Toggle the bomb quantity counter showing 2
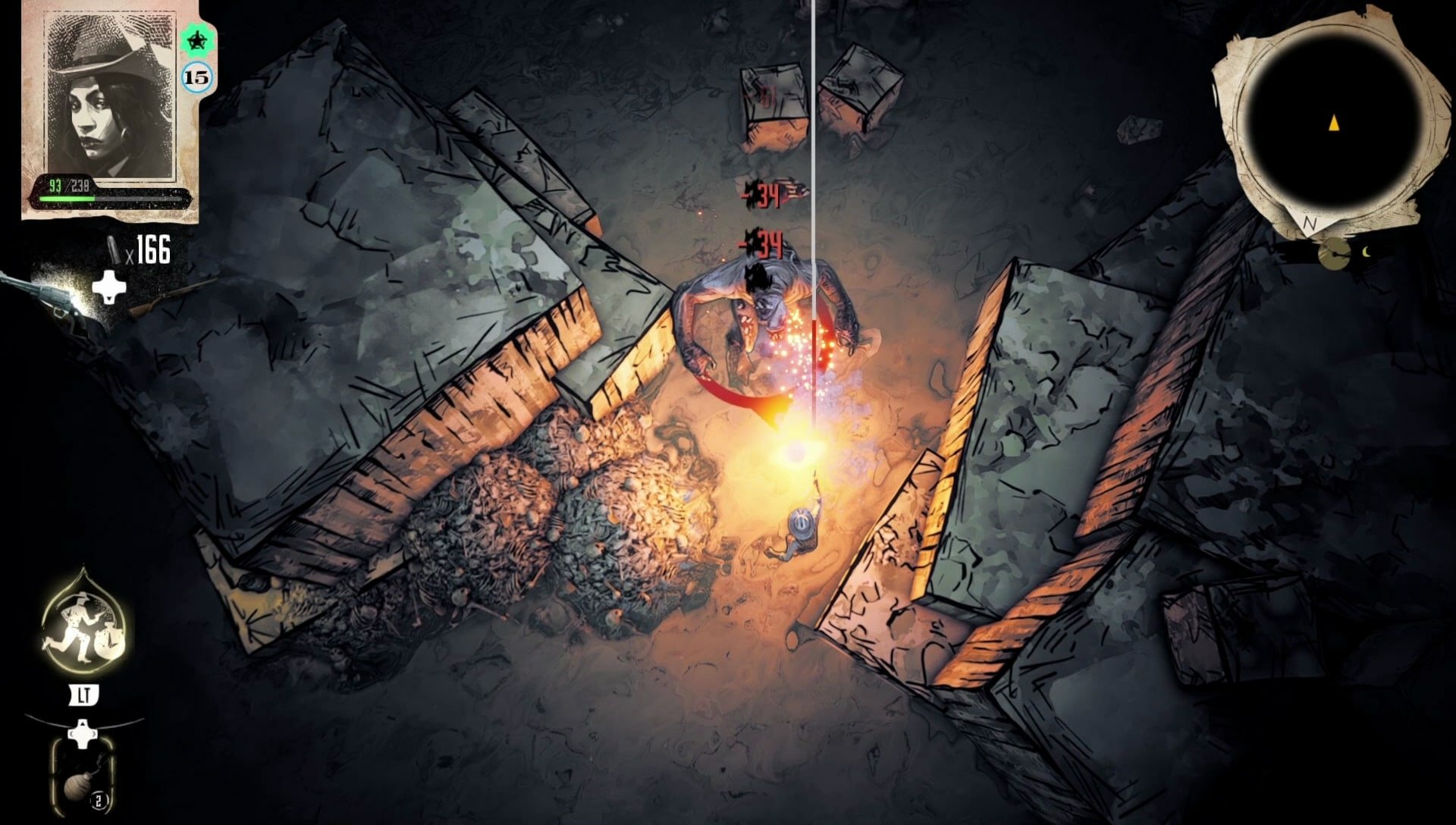The width and height of the screenshot is (1456, 825). tap(99, 798)
